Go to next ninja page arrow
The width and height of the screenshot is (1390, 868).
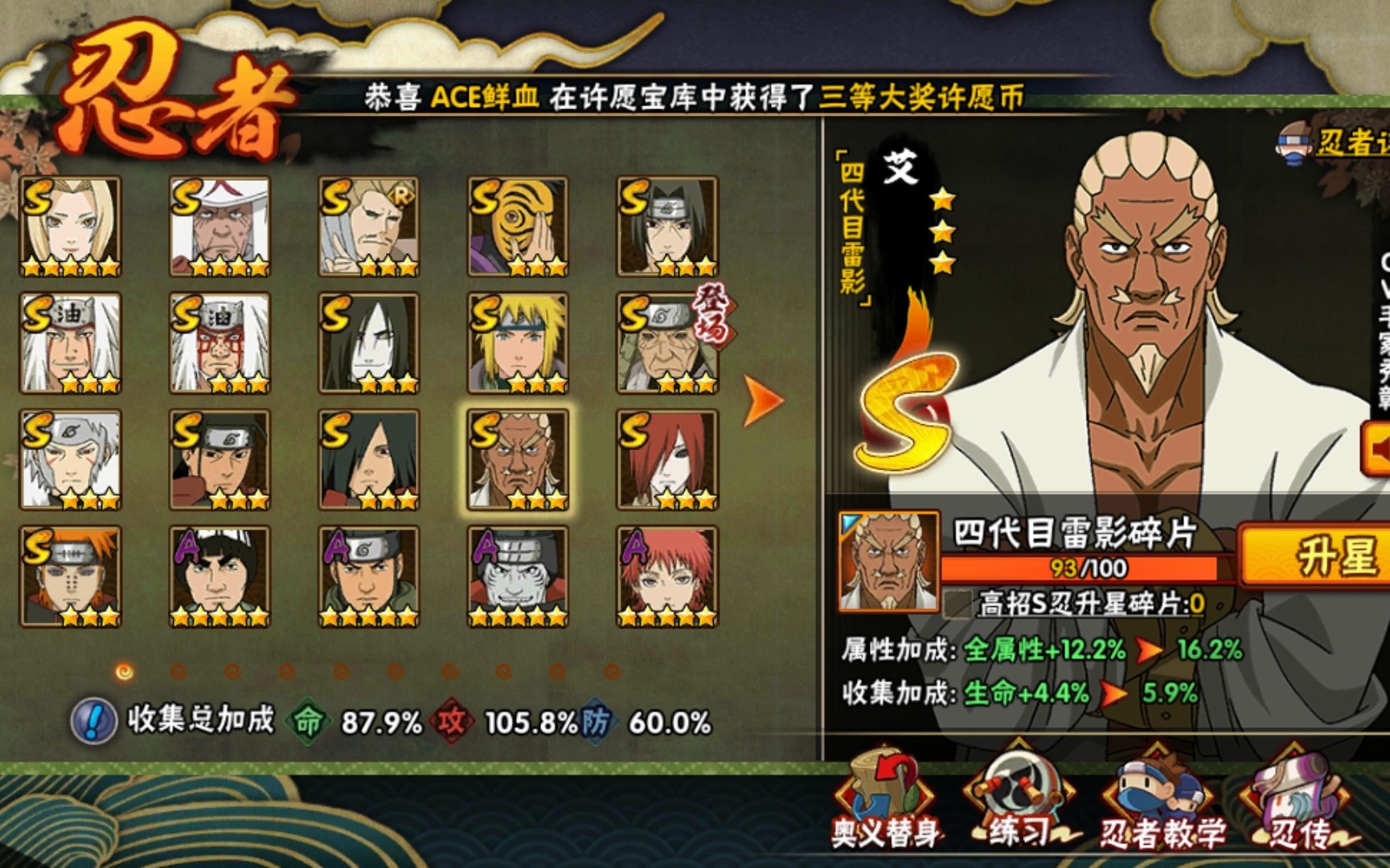(x=761, y=399)
